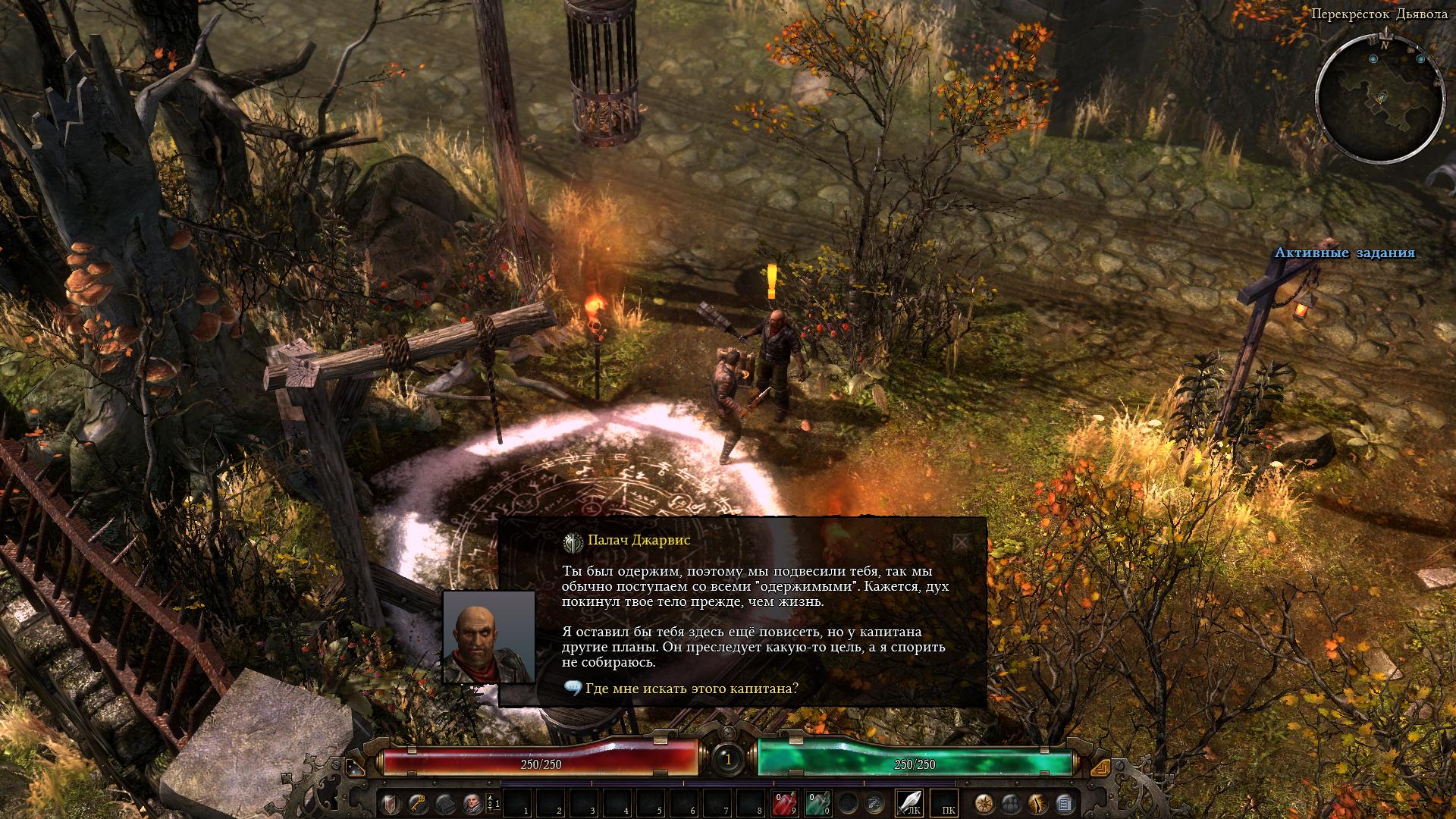
Task: Open the empty ПК right-click skill slot
Action: [x=945, y=802]
